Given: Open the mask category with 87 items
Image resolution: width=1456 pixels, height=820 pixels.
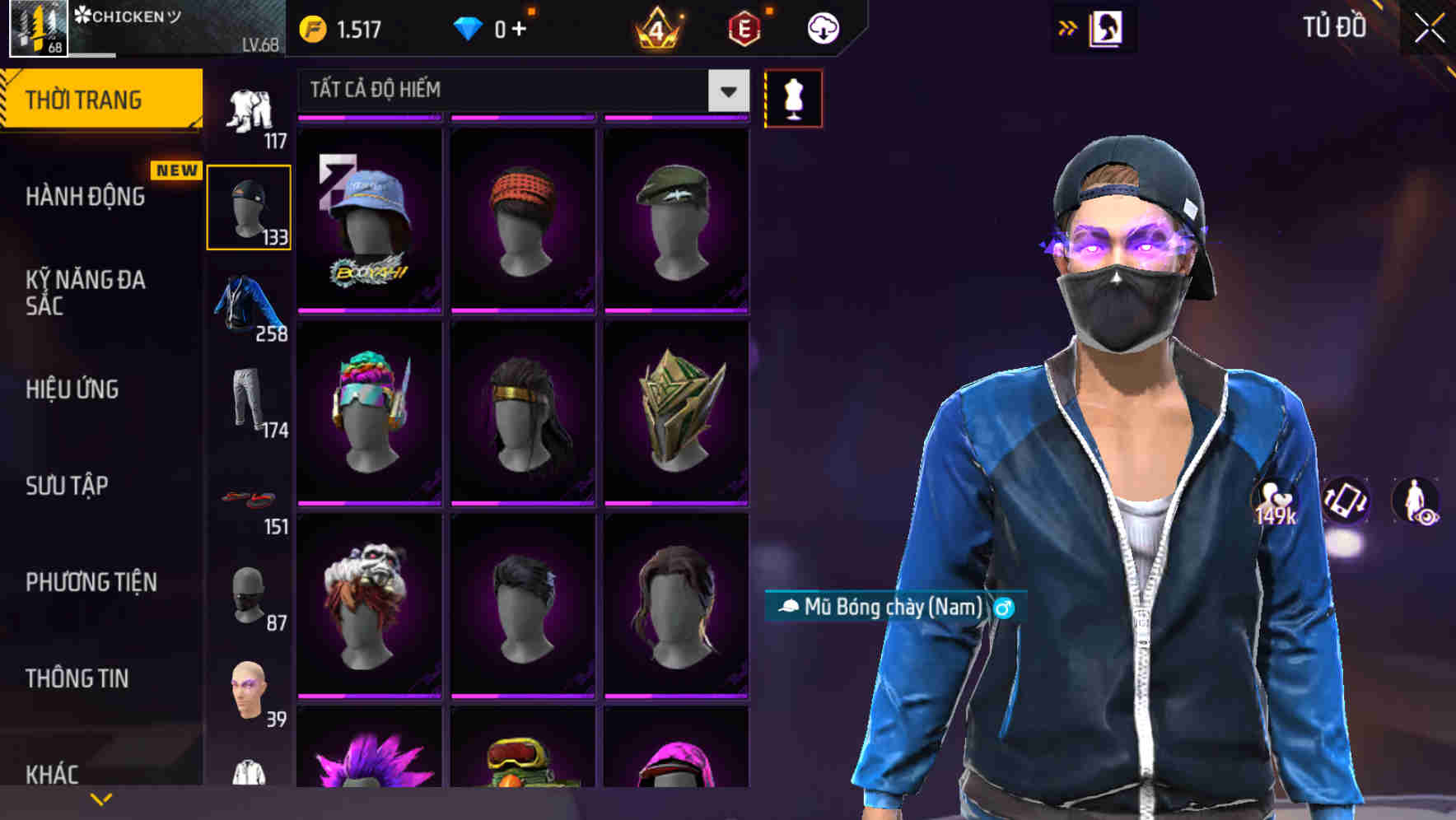Looking at the screenshot, I should click(x=249, y=594).
